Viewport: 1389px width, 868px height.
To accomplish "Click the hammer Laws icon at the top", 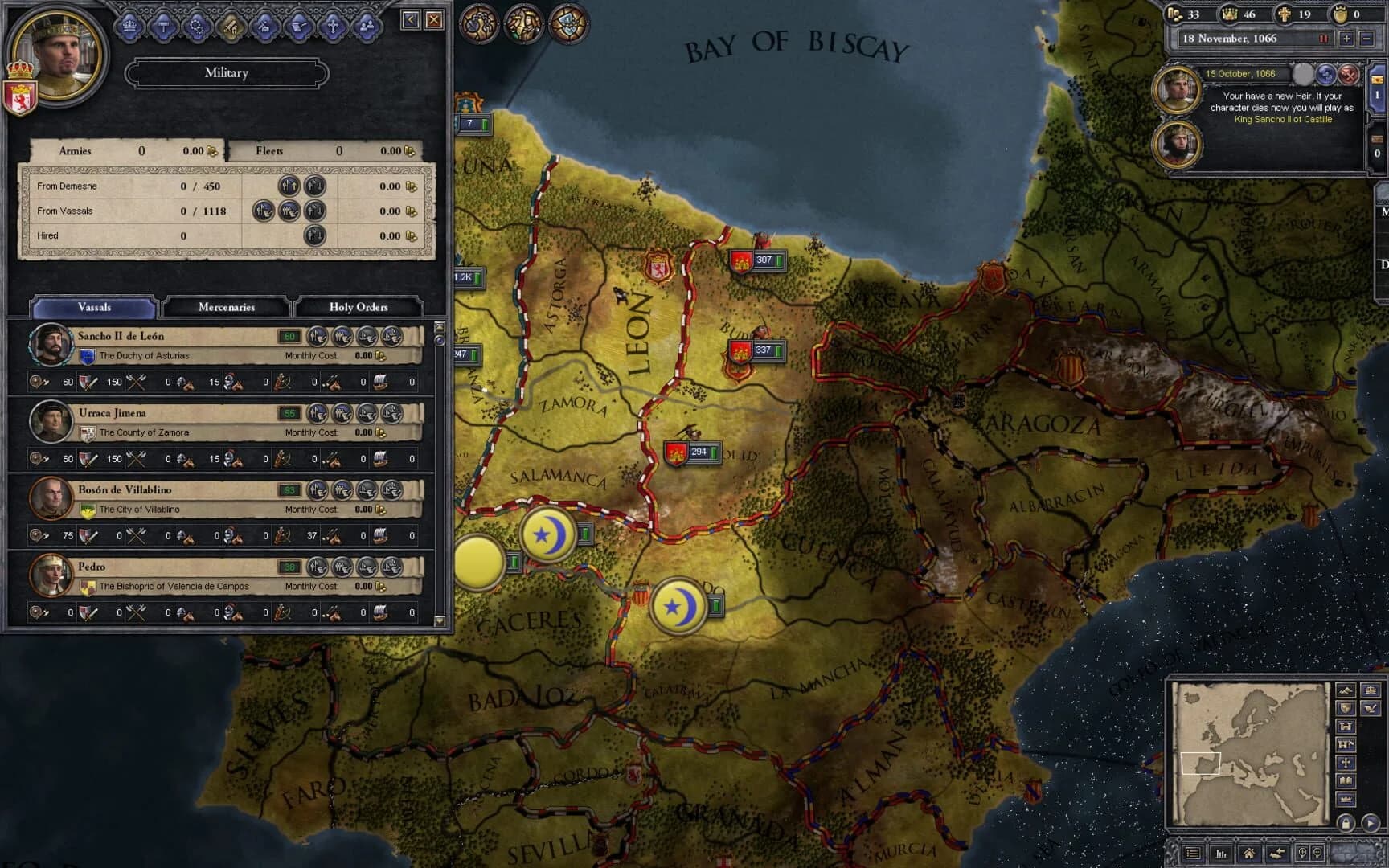I will [166, 26].
